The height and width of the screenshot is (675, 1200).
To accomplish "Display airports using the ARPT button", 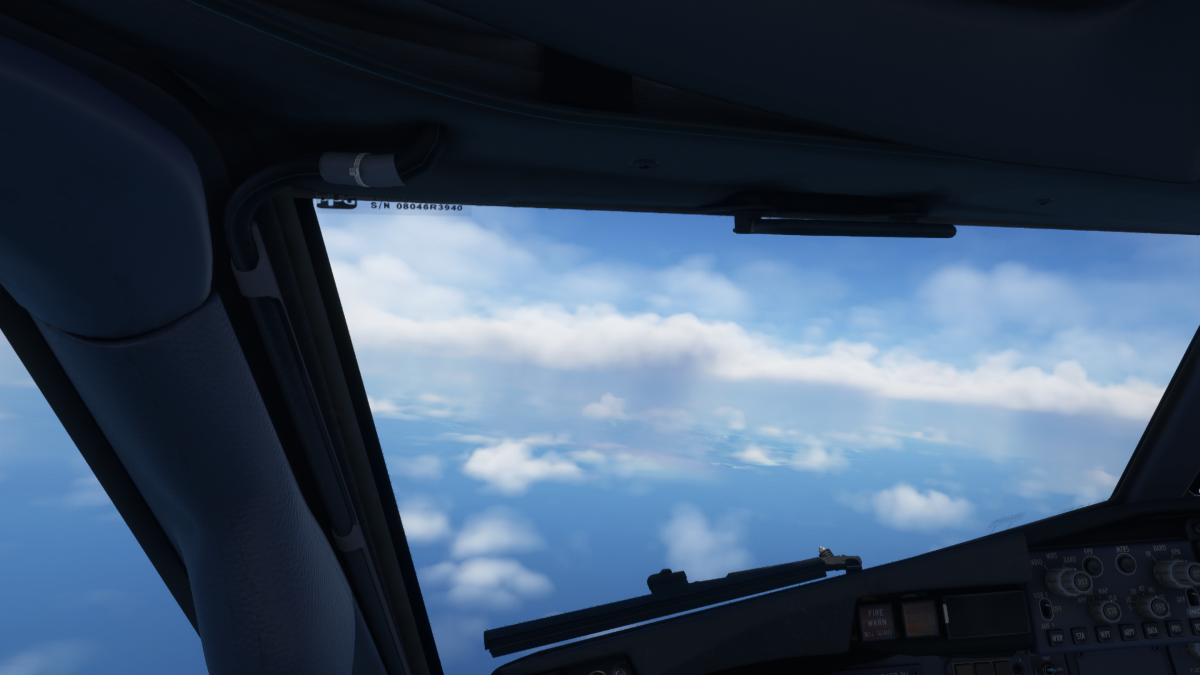I will (x=1130, y=633).
